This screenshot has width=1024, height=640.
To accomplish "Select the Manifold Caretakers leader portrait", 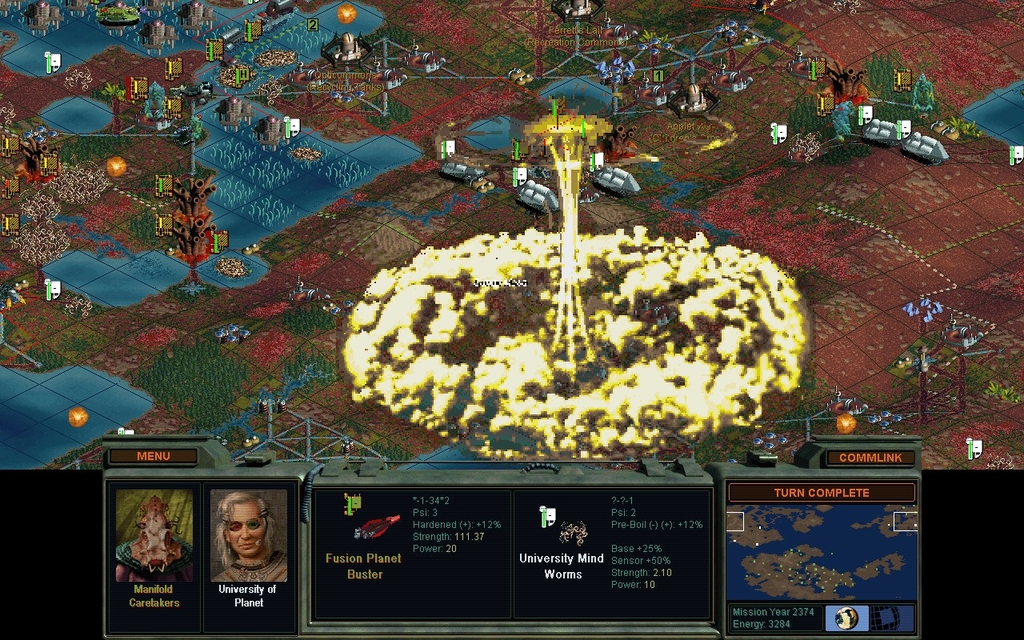I will point(154,535).
